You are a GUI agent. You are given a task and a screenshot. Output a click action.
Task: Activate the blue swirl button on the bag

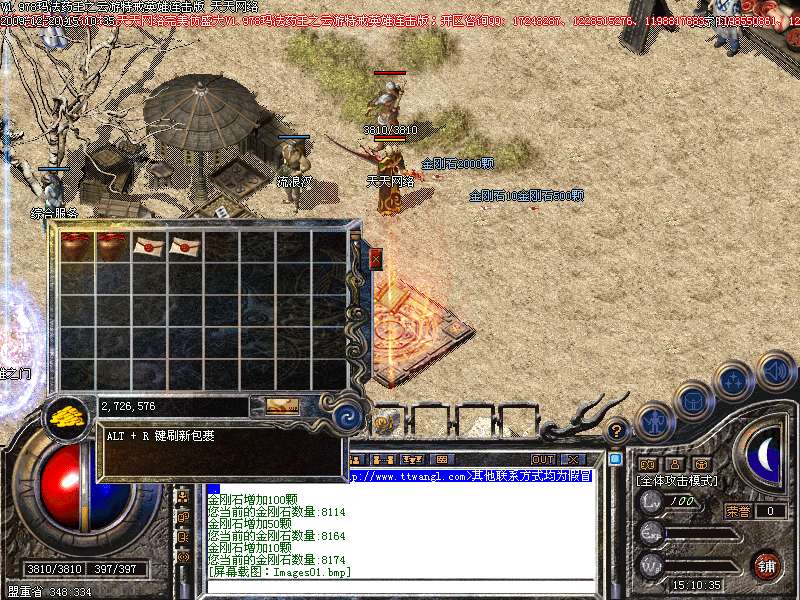pyautogui.click(x=348, y=416)
